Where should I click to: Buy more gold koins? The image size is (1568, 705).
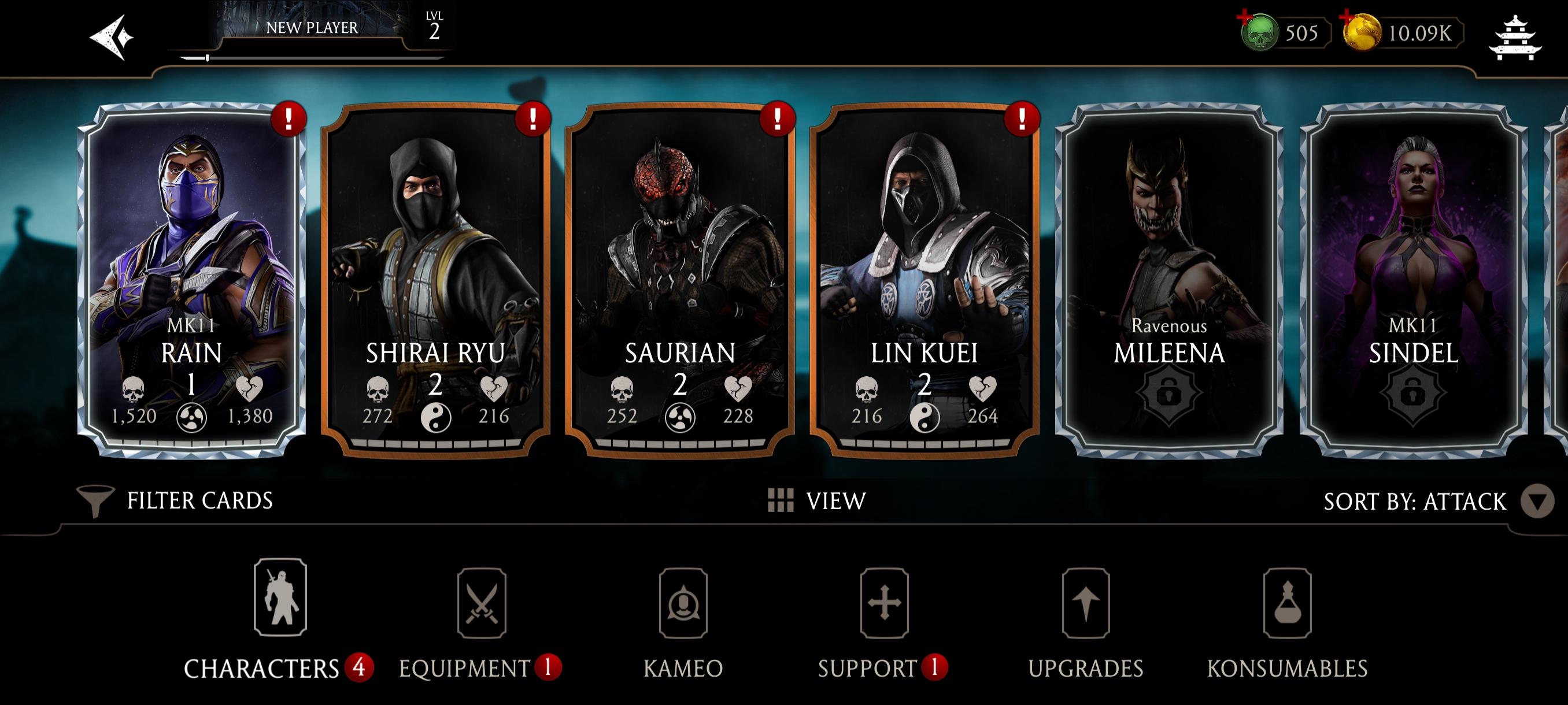click(x=1361, y=33)
